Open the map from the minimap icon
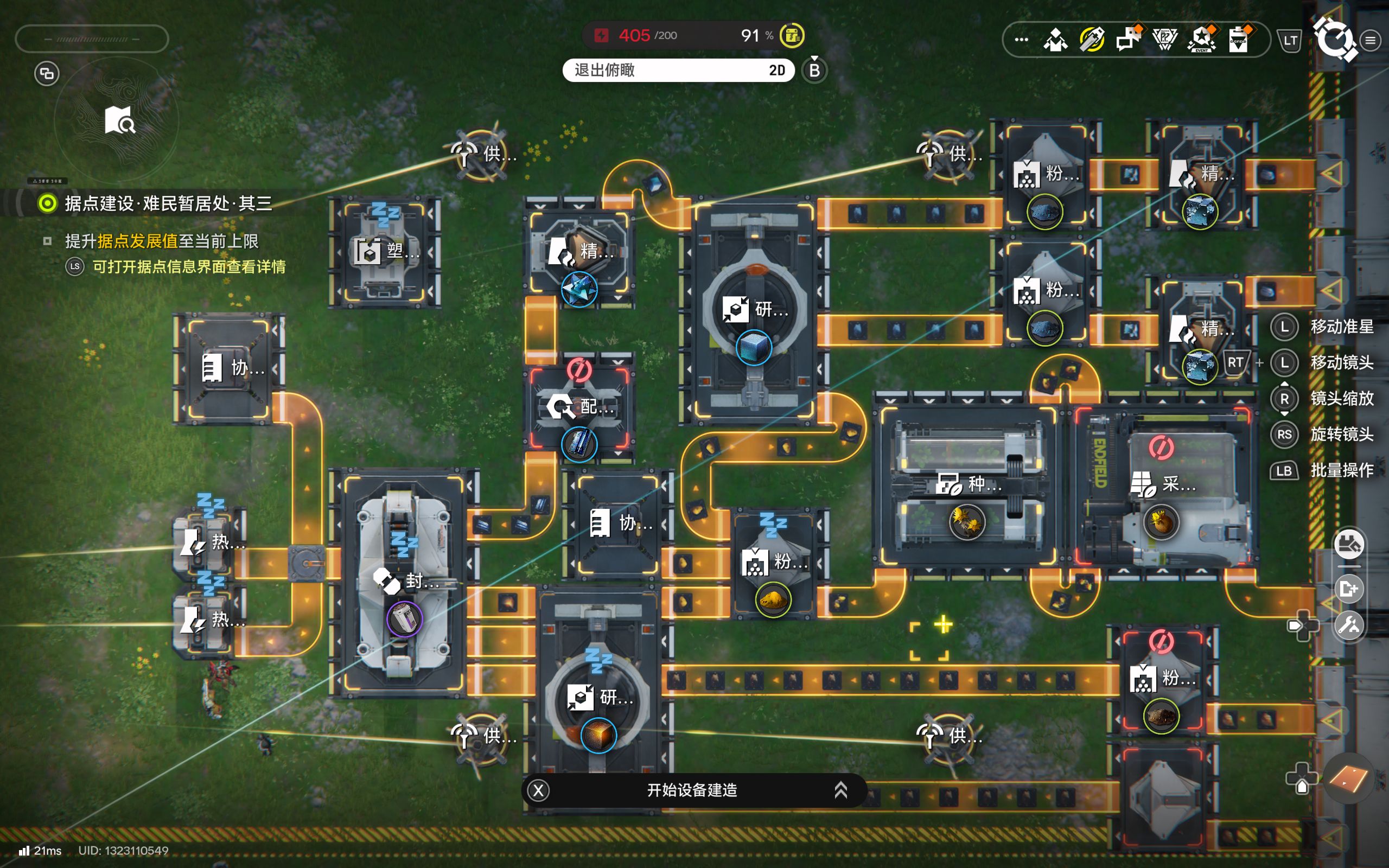The width and height of the screenshot is (1389, 868). pos(119,120)
